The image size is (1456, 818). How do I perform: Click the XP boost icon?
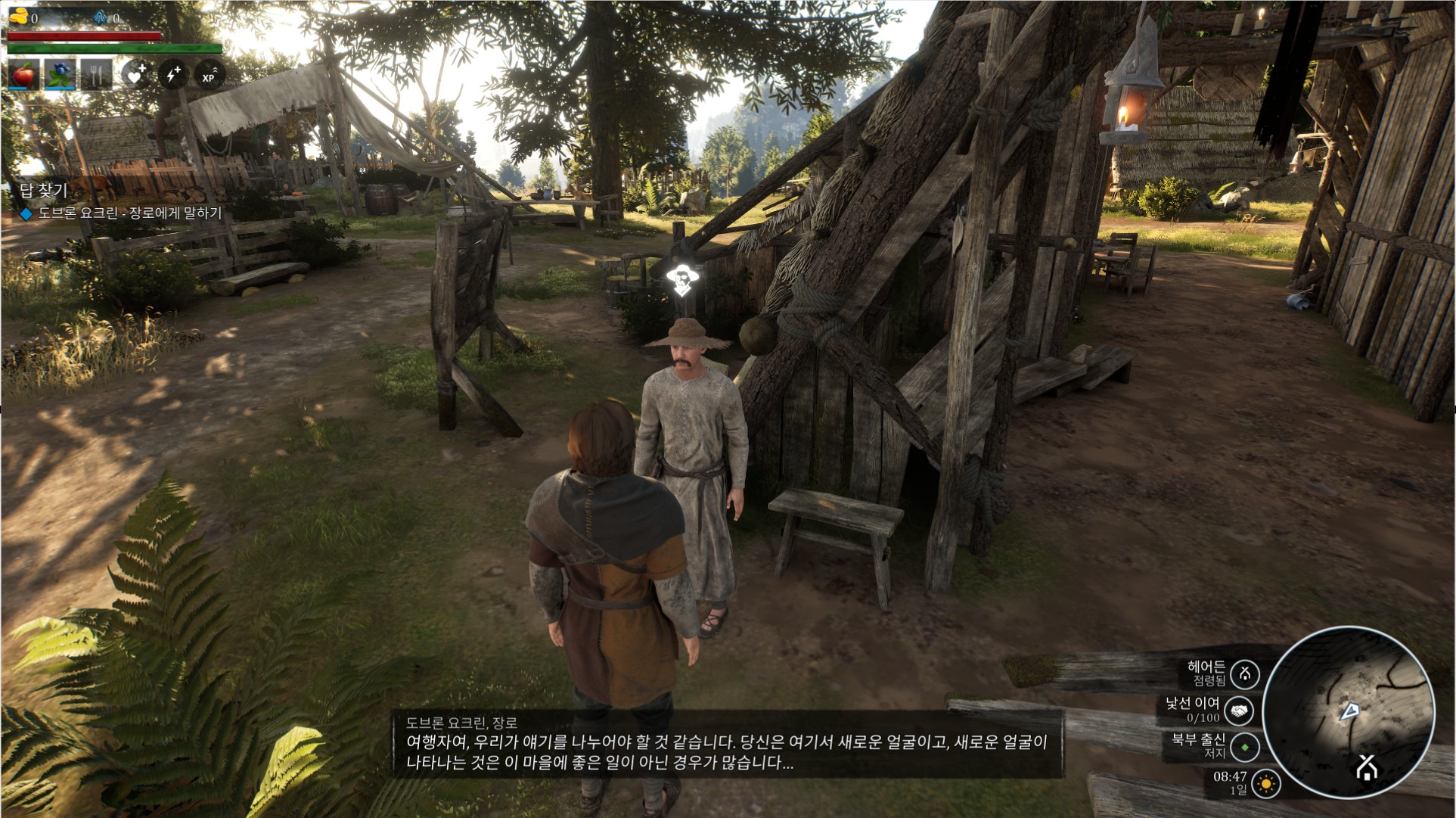point(210,75)
